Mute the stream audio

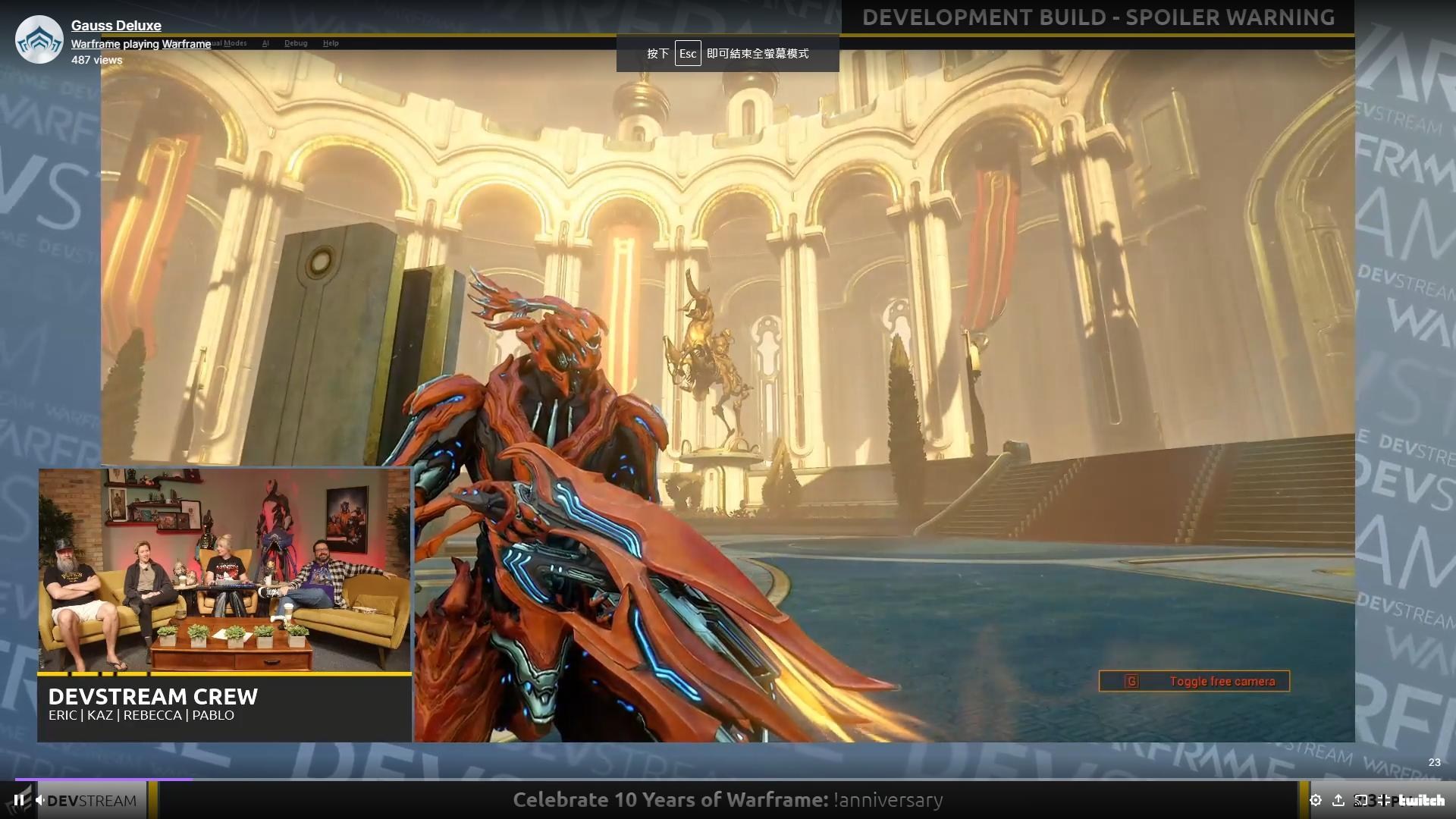pos(40,799)
